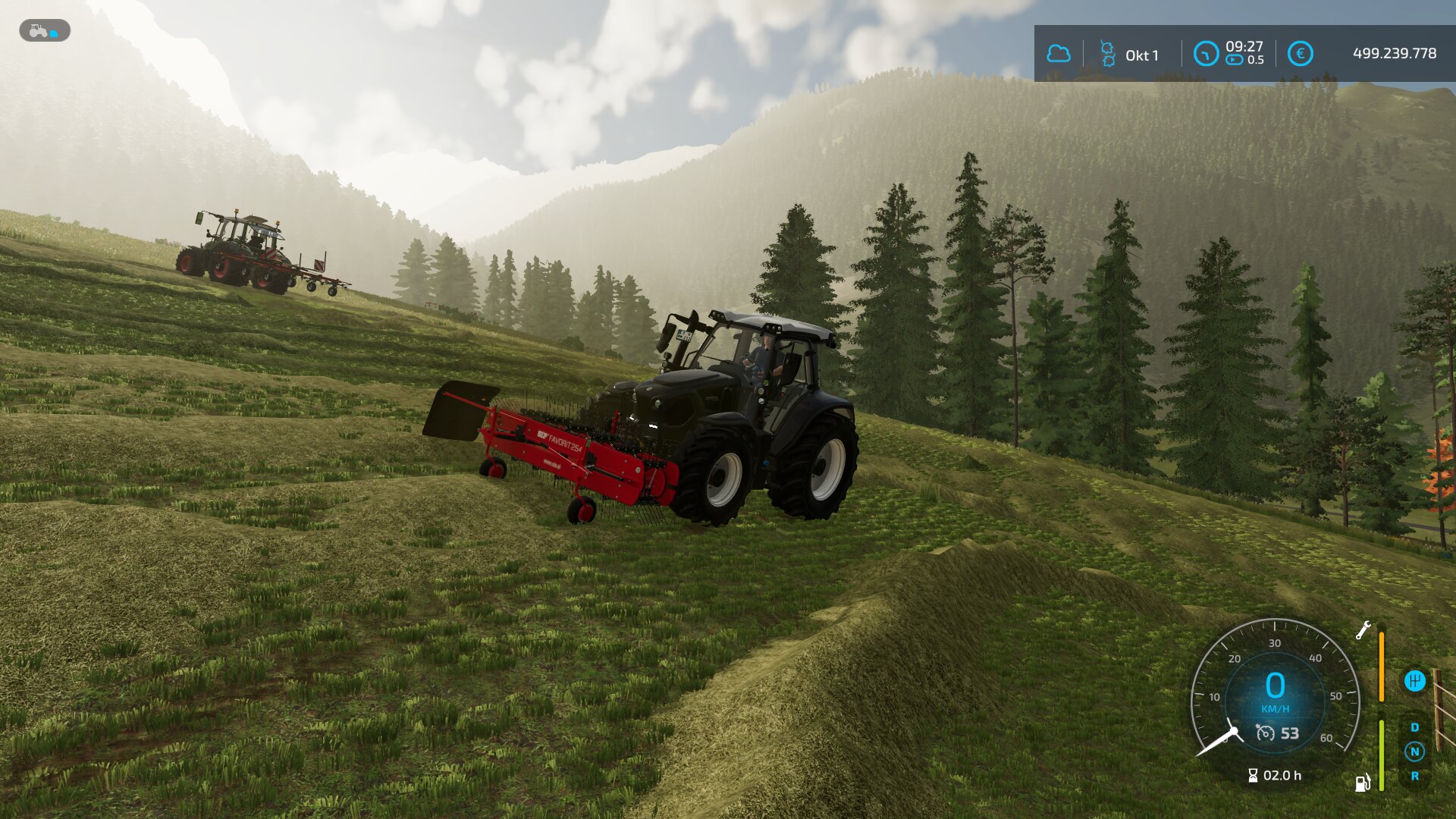Click the tractor vehicle indicator pill
Screen dimensions: 1456x819
click(45, 31)
